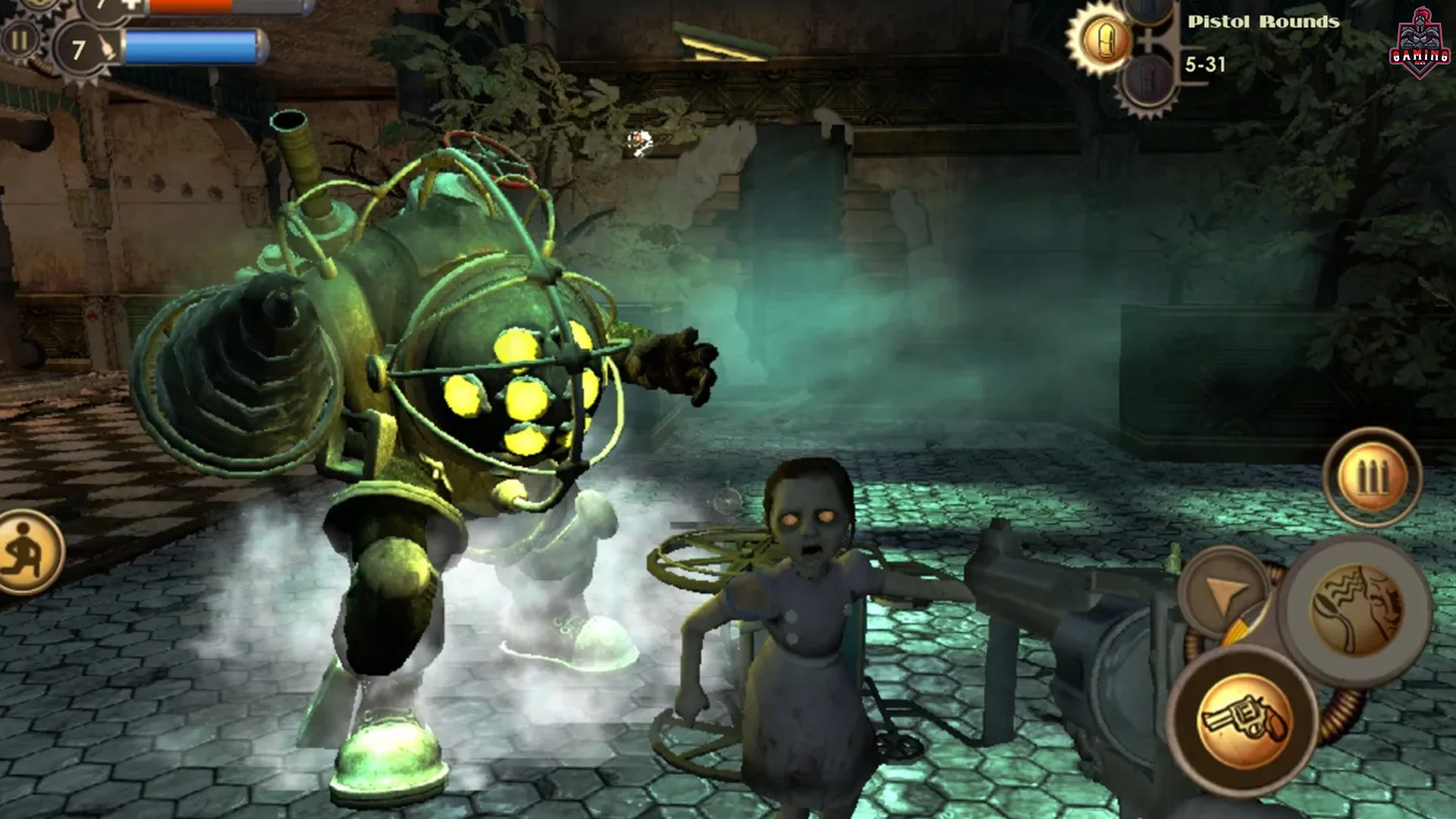Tap the EVE dart icon beside the blue bar

(x=106, y=45)
